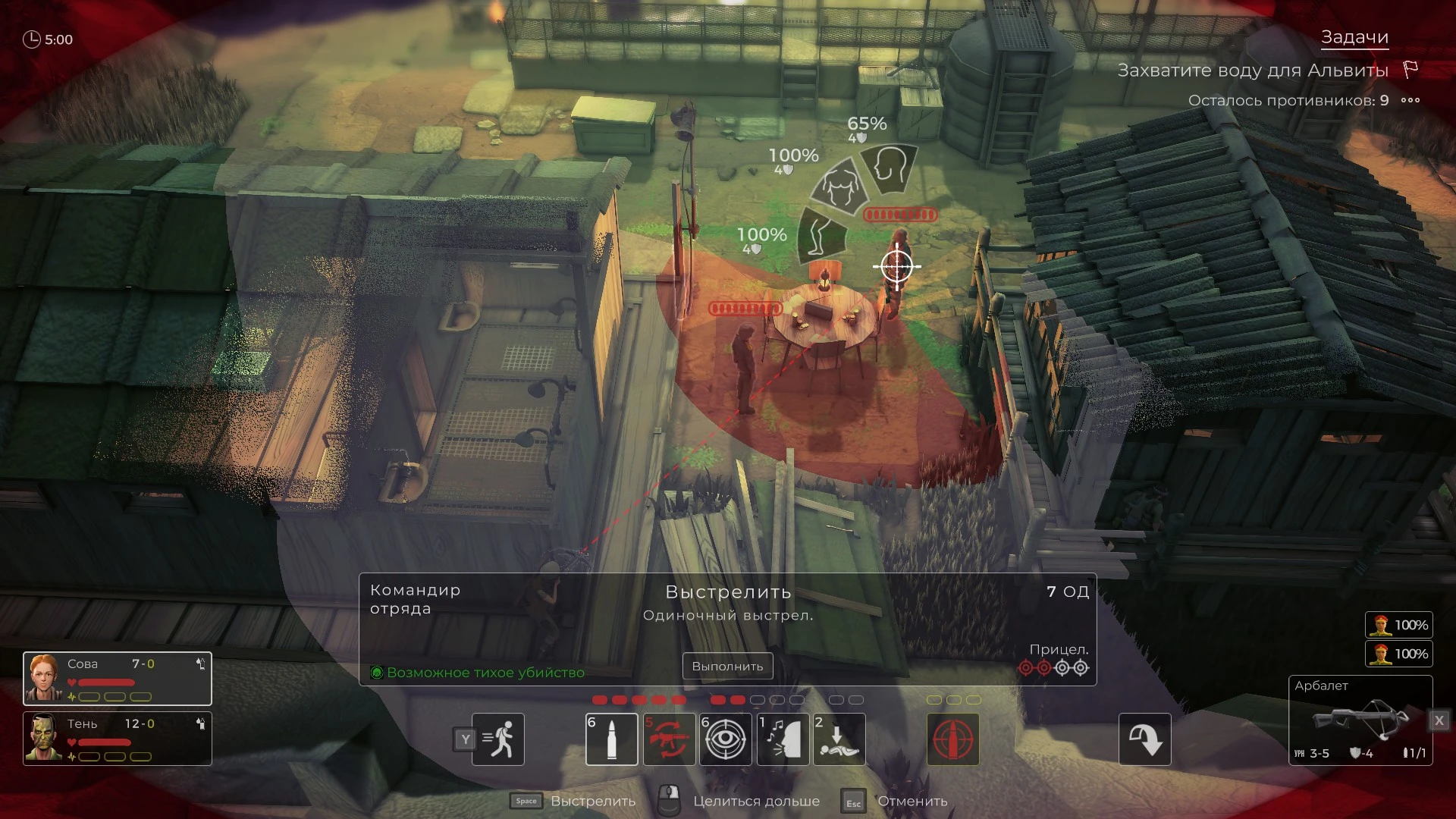Screen dimensions: 1456x819
Task: Select the bullet single-shot ability
Action: pyautogui.click(x=611, y=739)
